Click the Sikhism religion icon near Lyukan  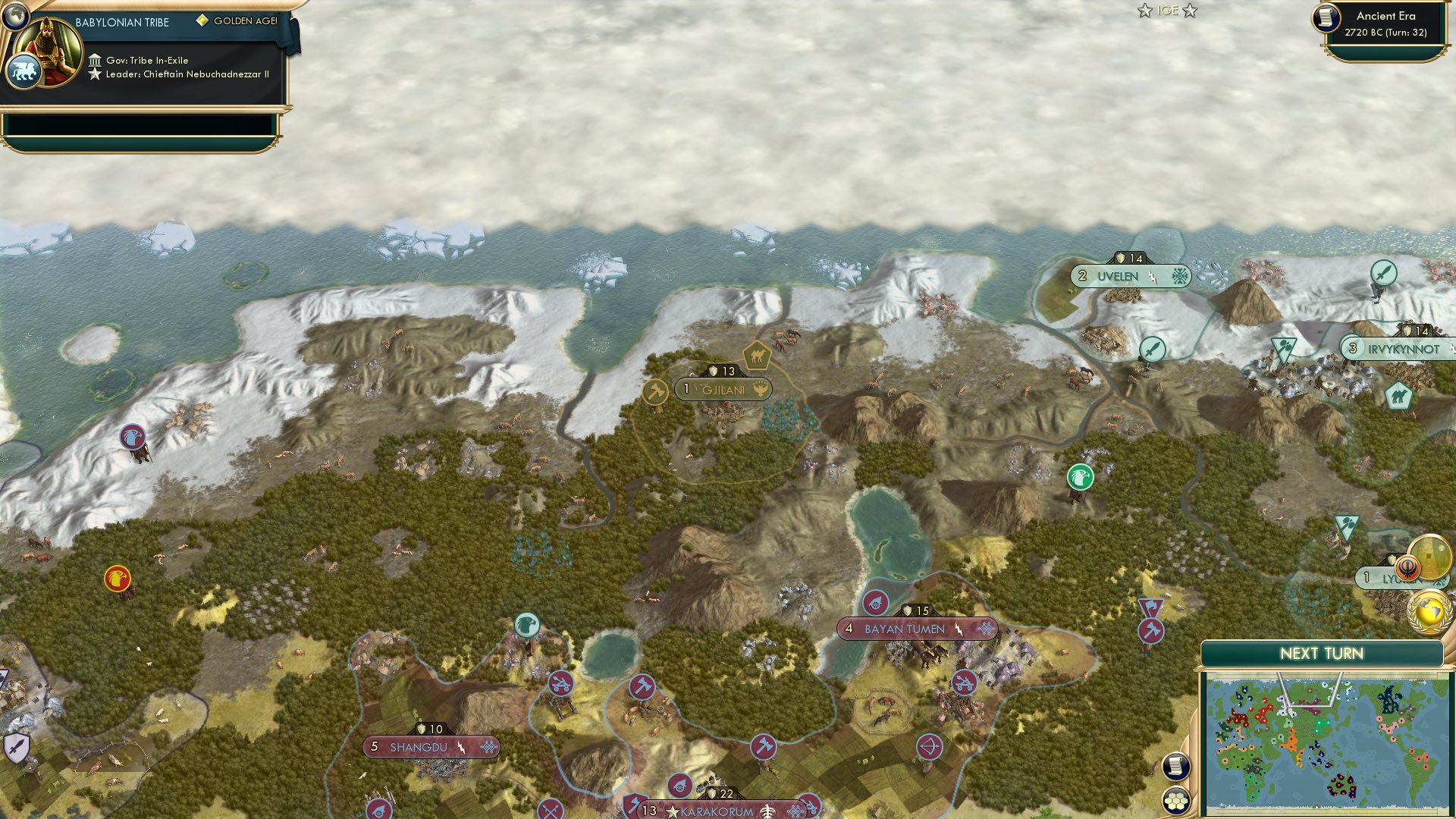click(x=1408, y=567)
